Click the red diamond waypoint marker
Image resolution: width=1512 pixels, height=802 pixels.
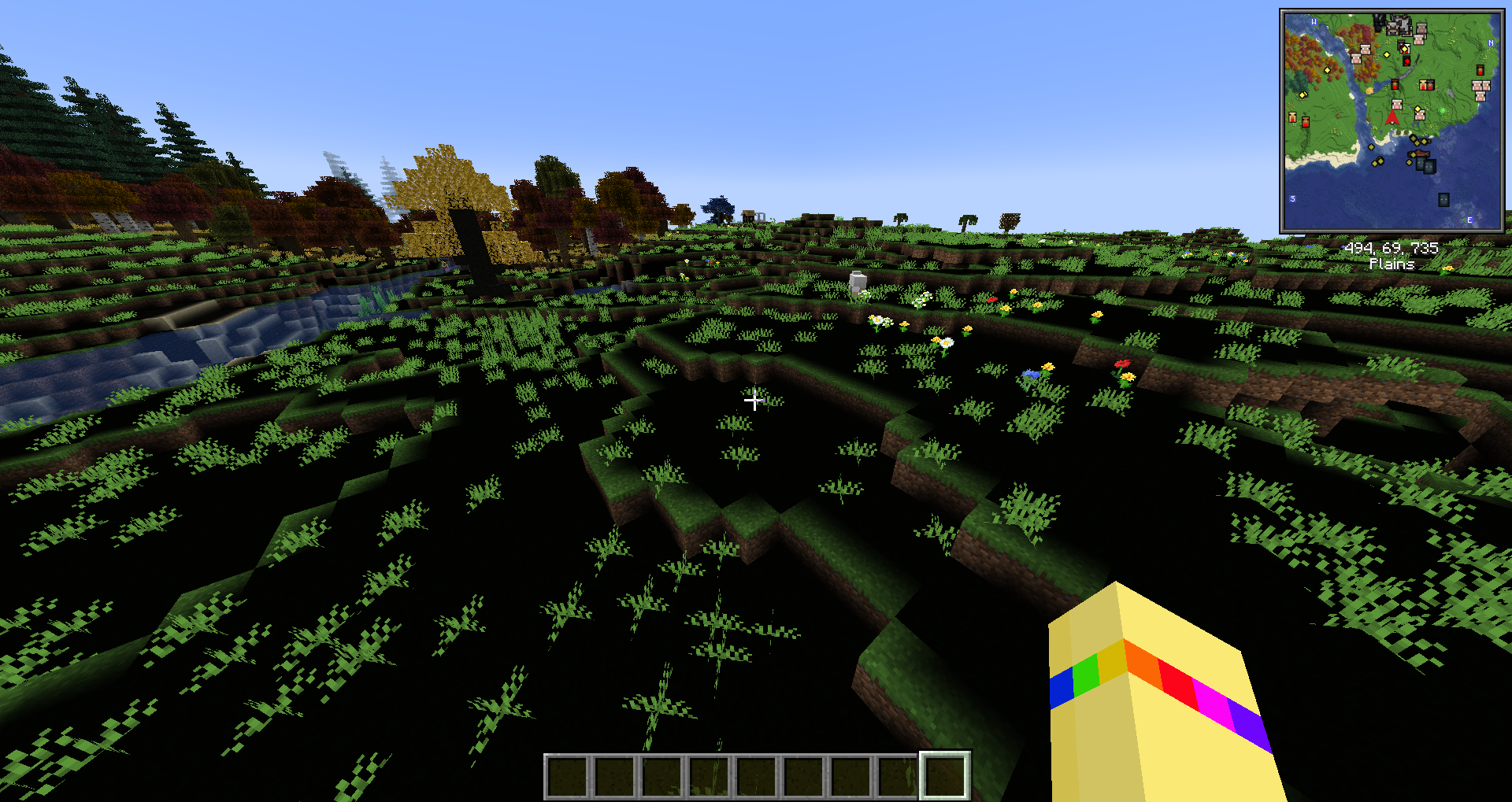pyautogui.click(x=1406, y=61)
